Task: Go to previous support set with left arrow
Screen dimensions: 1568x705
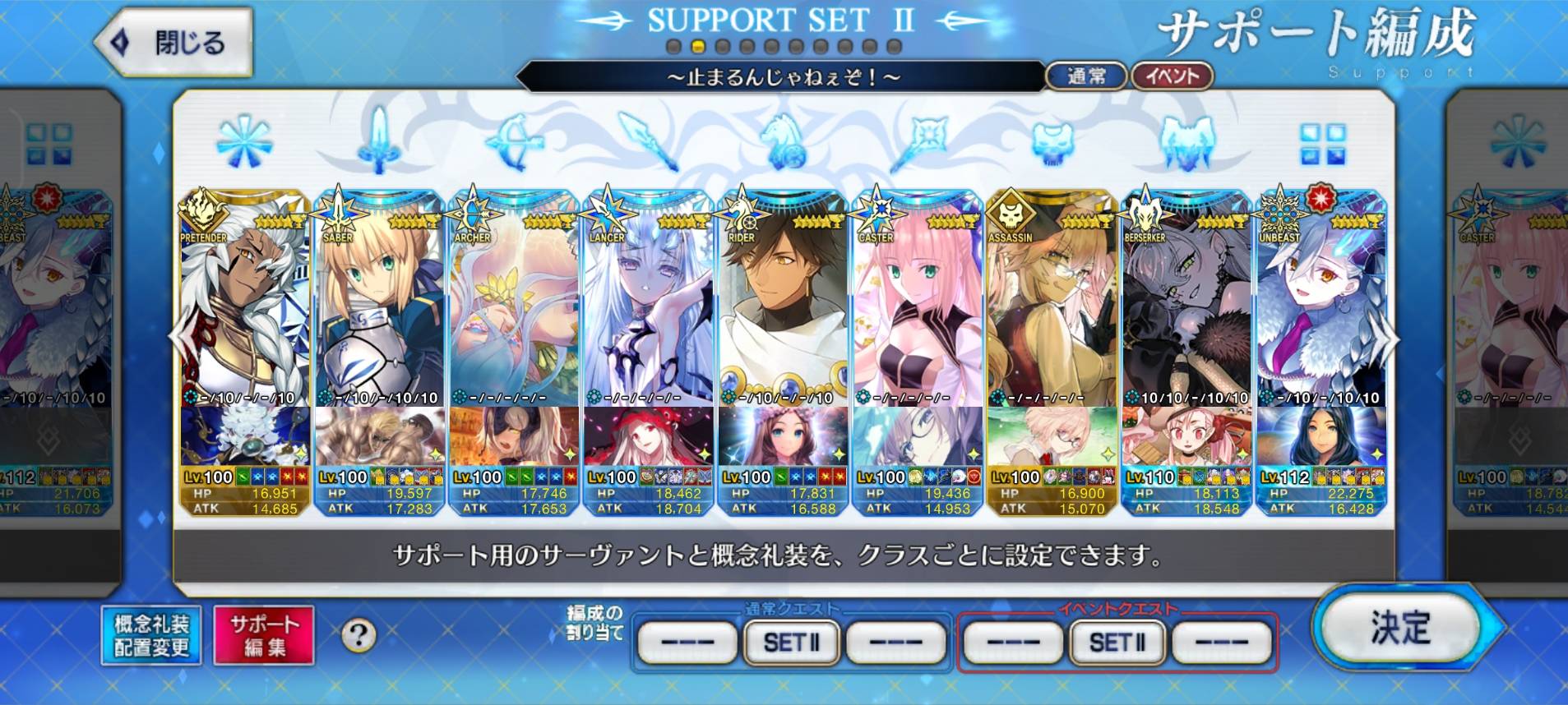Action: pyautogui.click(x=178, y=339)
